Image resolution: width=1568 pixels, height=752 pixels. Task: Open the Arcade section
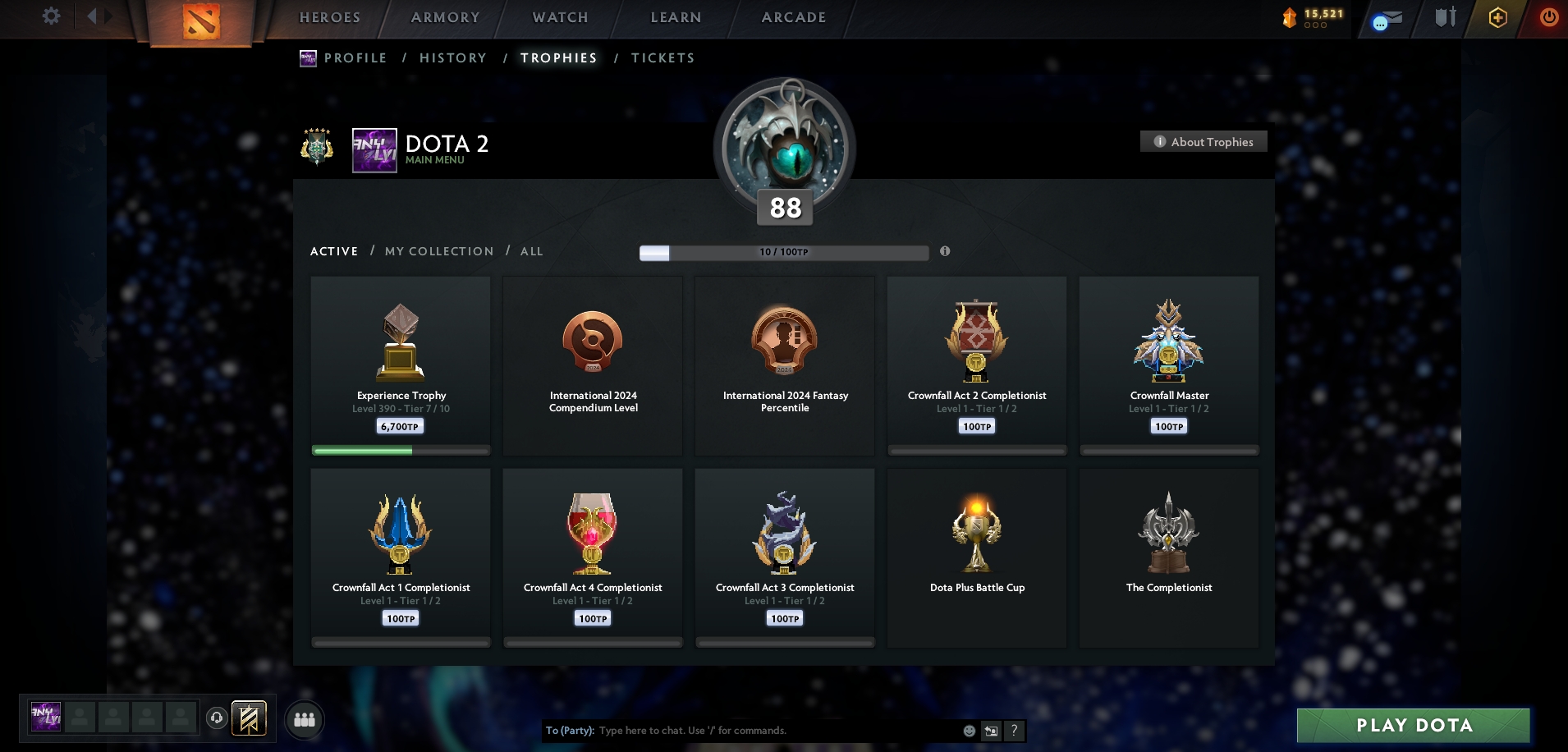point(794,17)
